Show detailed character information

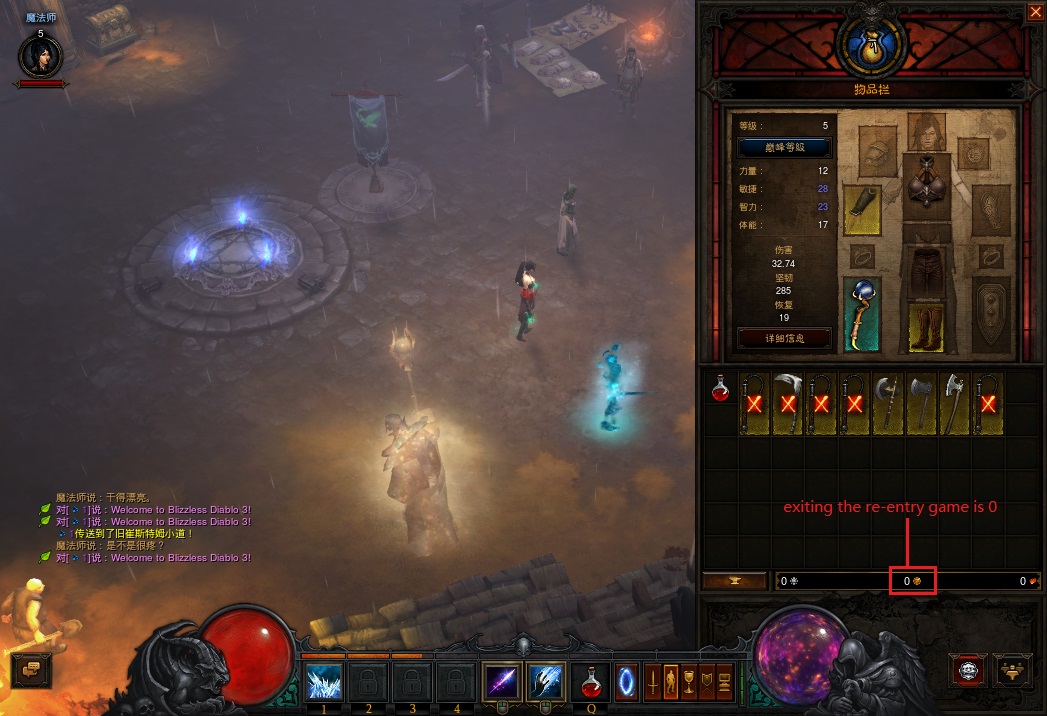[x=784, y=338]
